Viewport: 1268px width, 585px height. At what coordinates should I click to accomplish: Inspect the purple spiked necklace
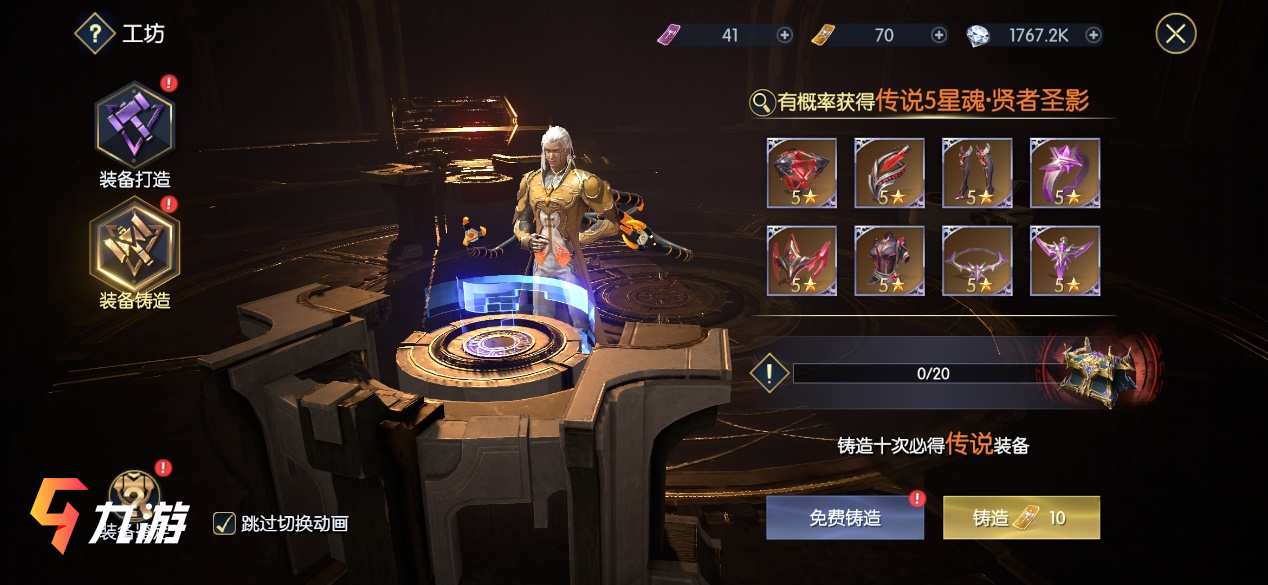click(977, 261)
